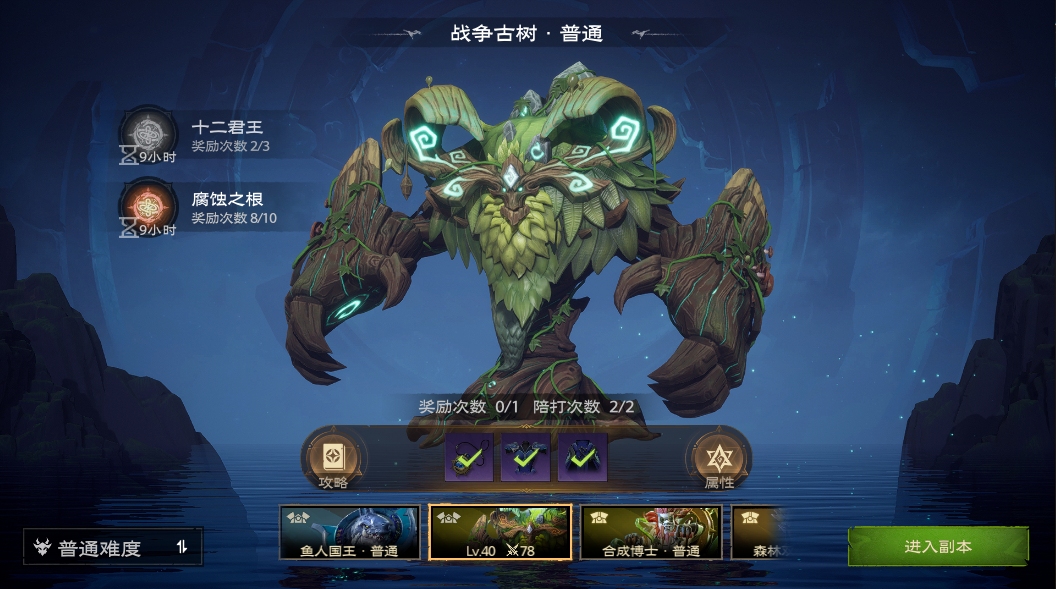Screen dimensions: 1056x589
Task: Select the 鱼人国王 · 普通 dungeon tile
Action: (x=349, y=532)
